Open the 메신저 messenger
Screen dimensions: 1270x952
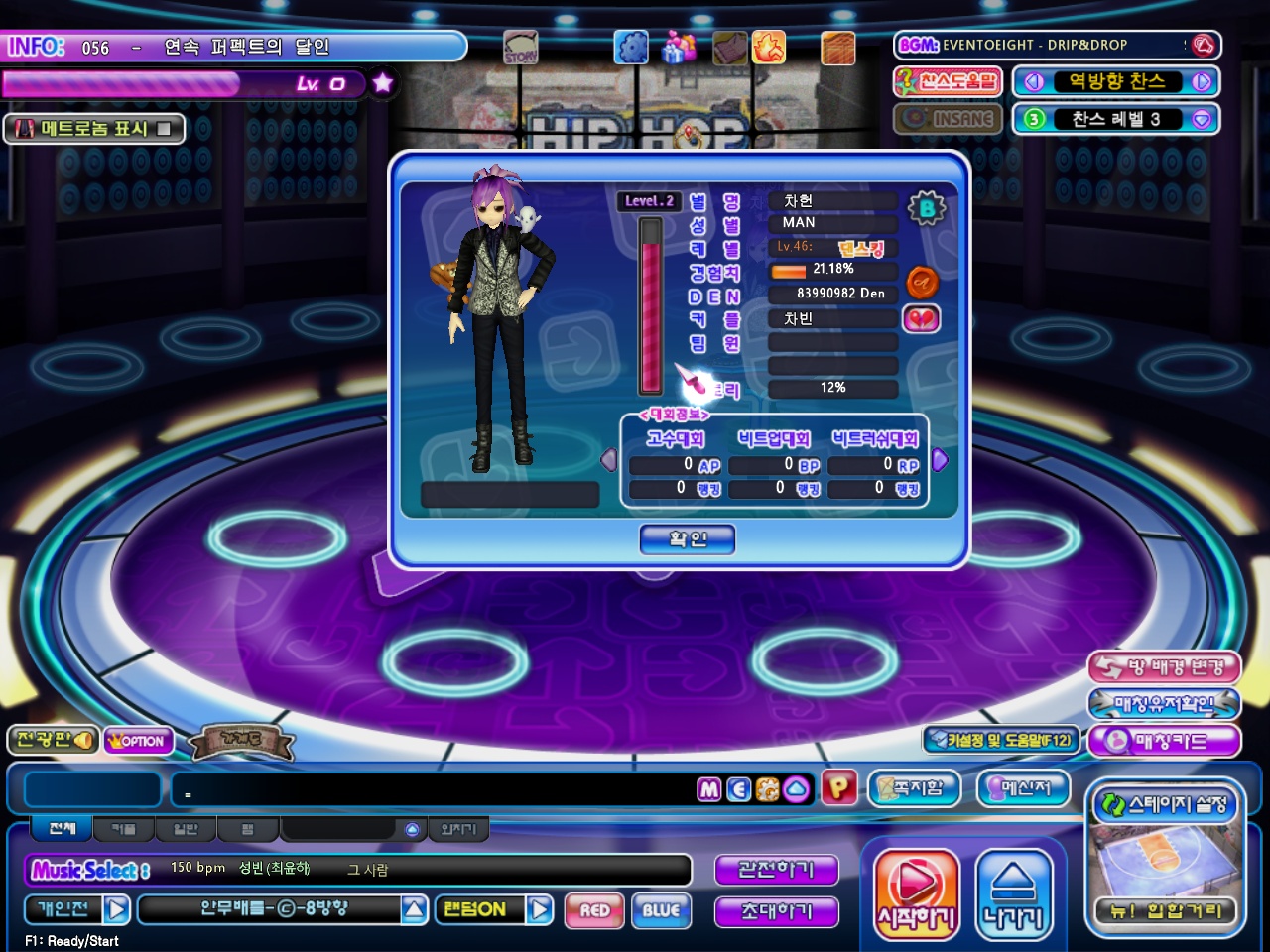coord(1024,788)
